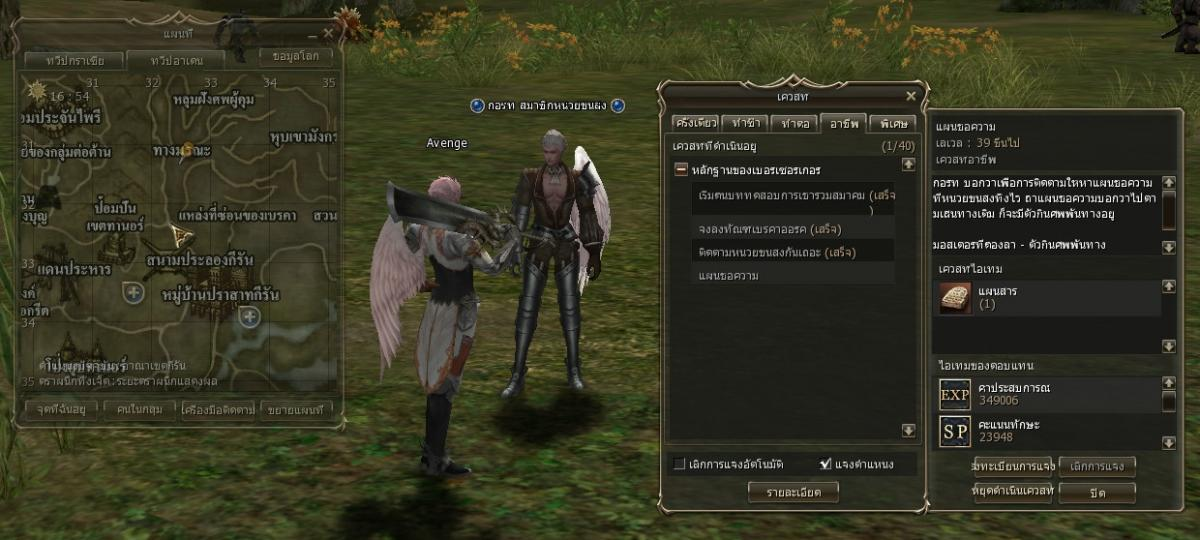Uncheck the แจ้งตำแหน่ง checkbox

(826, 464)
